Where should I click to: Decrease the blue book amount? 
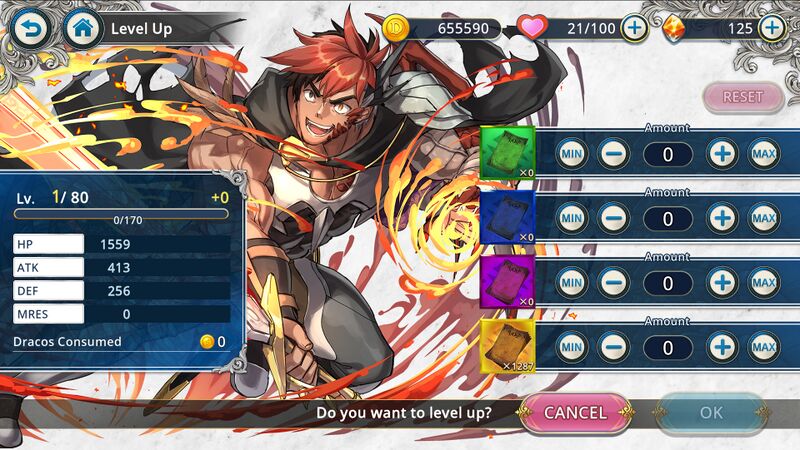613,218
